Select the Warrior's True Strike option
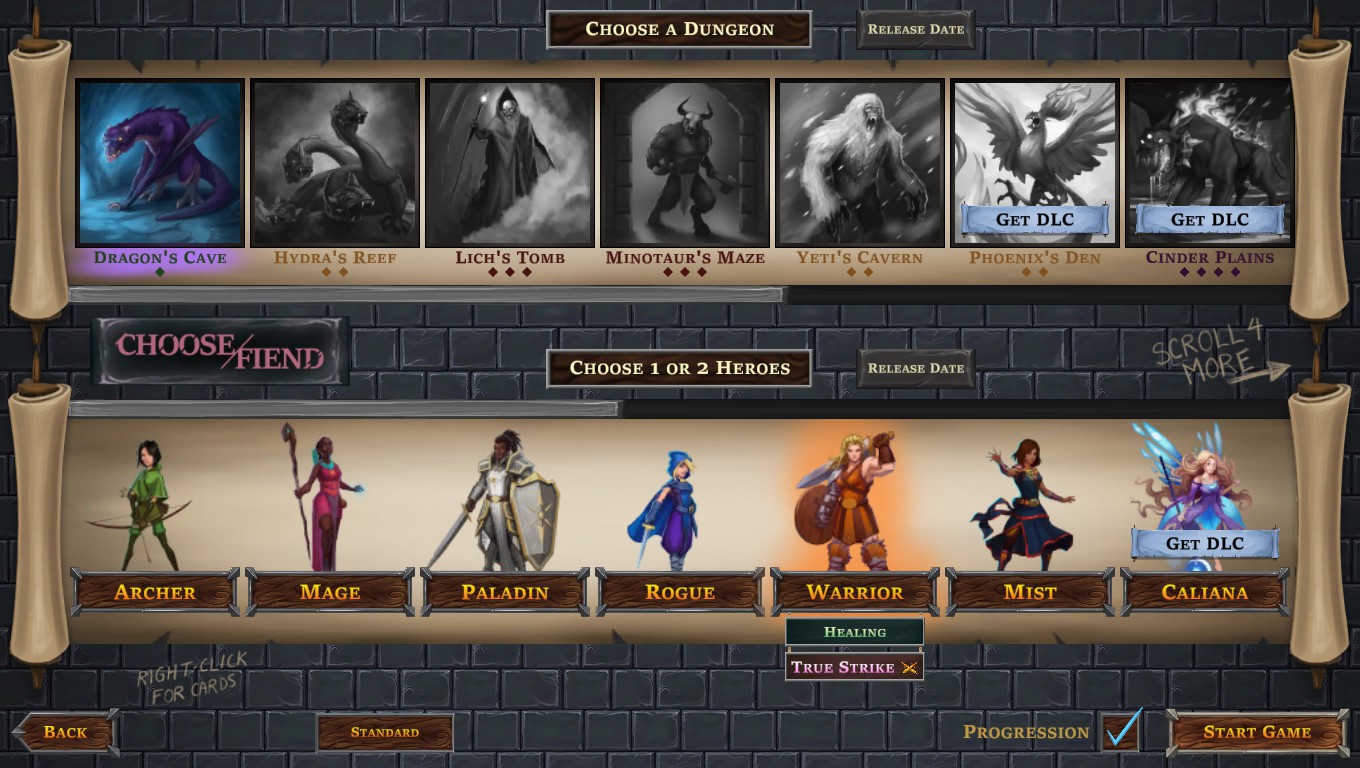 pos(855,667)
